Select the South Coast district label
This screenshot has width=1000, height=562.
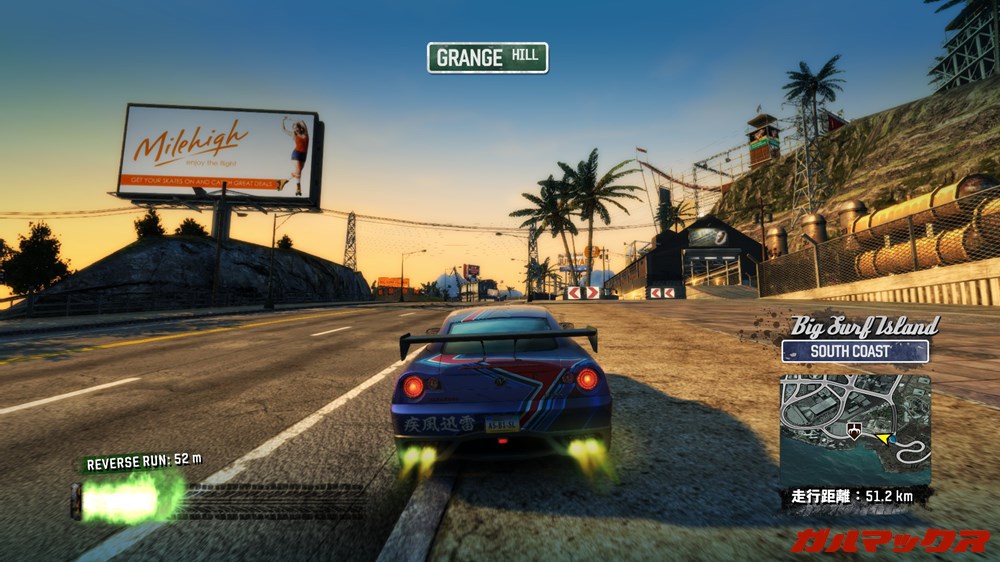point(855,351)
